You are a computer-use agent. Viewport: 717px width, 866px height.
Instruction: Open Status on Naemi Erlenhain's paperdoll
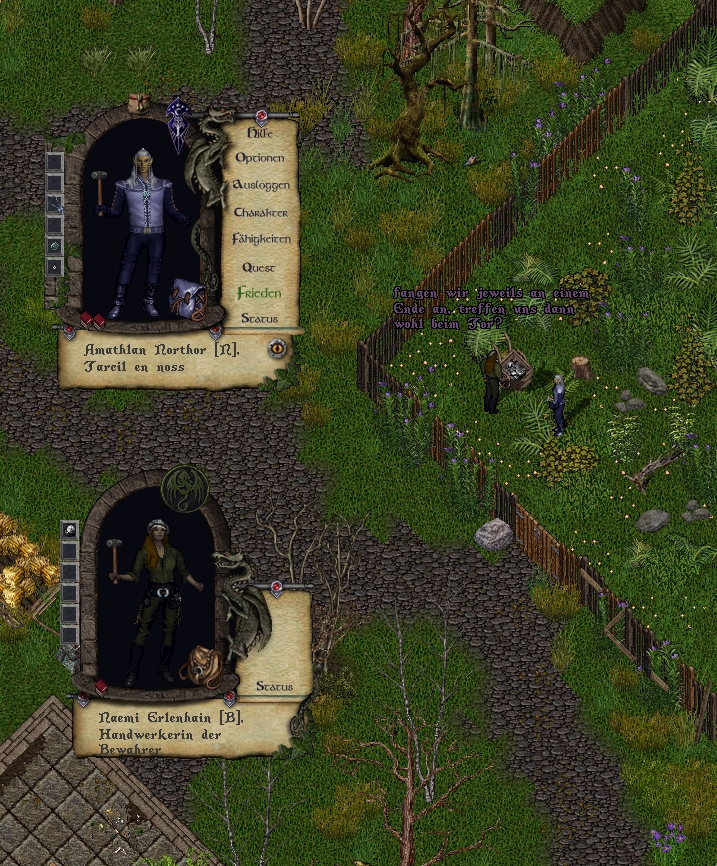click(274, 687)
